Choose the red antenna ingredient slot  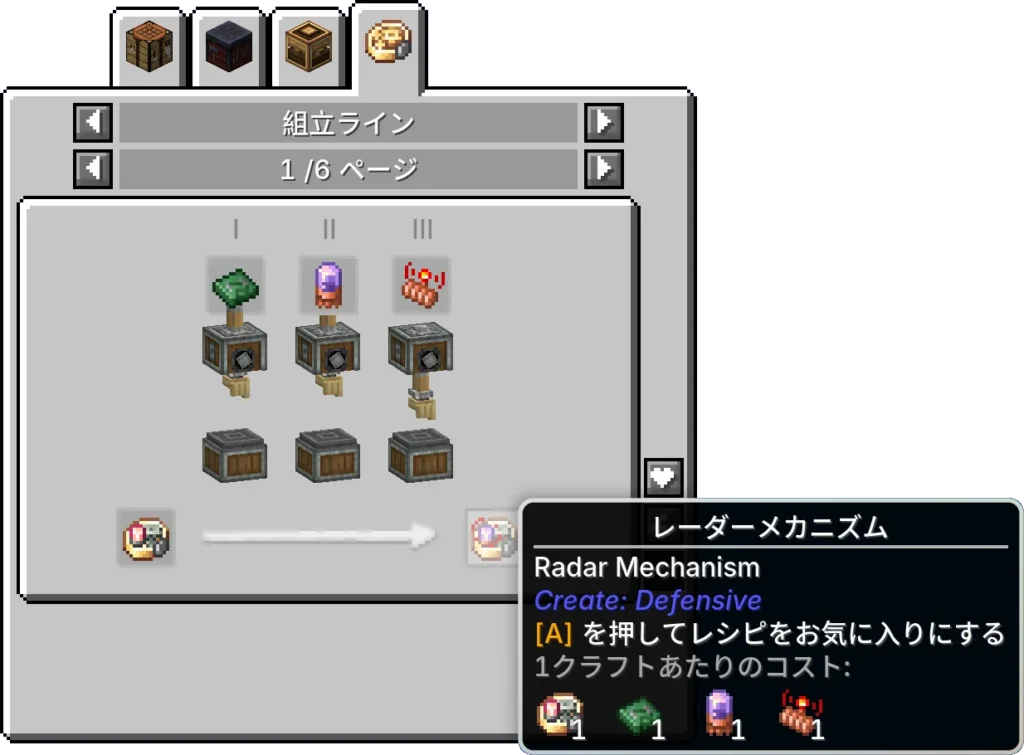point(421,285)
